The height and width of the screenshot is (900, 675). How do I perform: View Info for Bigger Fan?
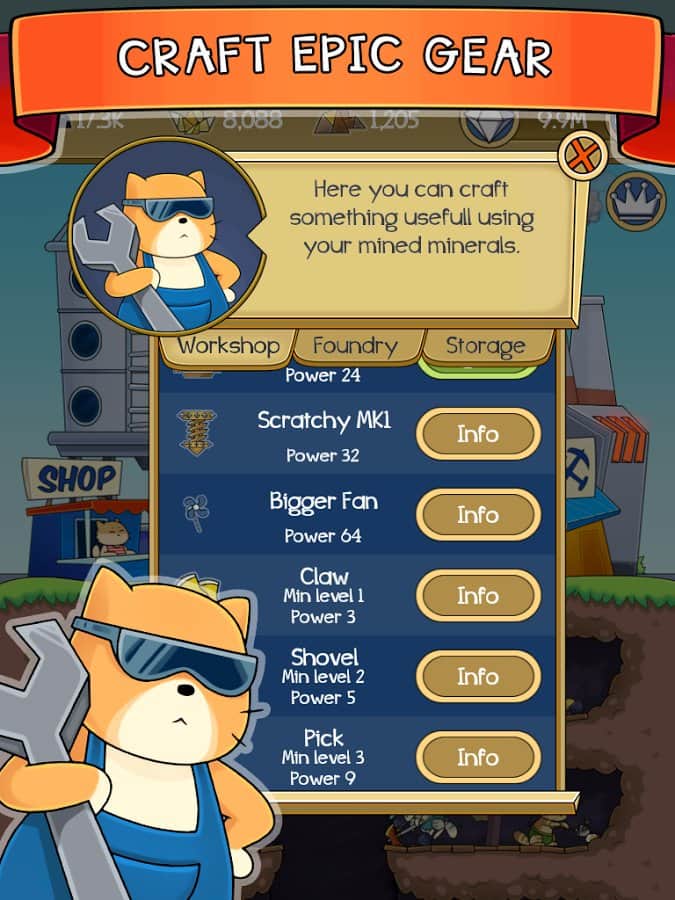[478, 515]
